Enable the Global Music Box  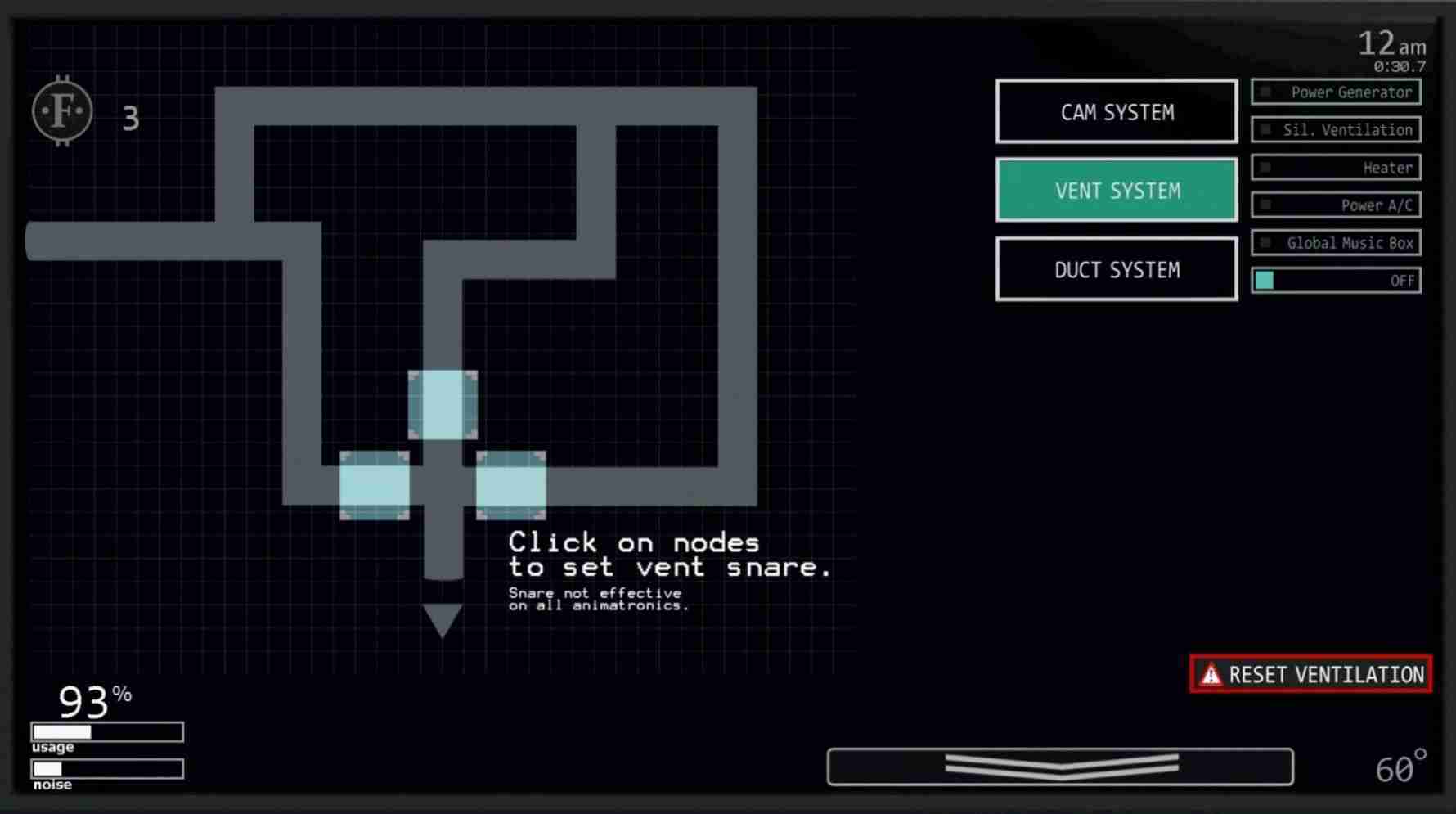(x=1337, y=242)
